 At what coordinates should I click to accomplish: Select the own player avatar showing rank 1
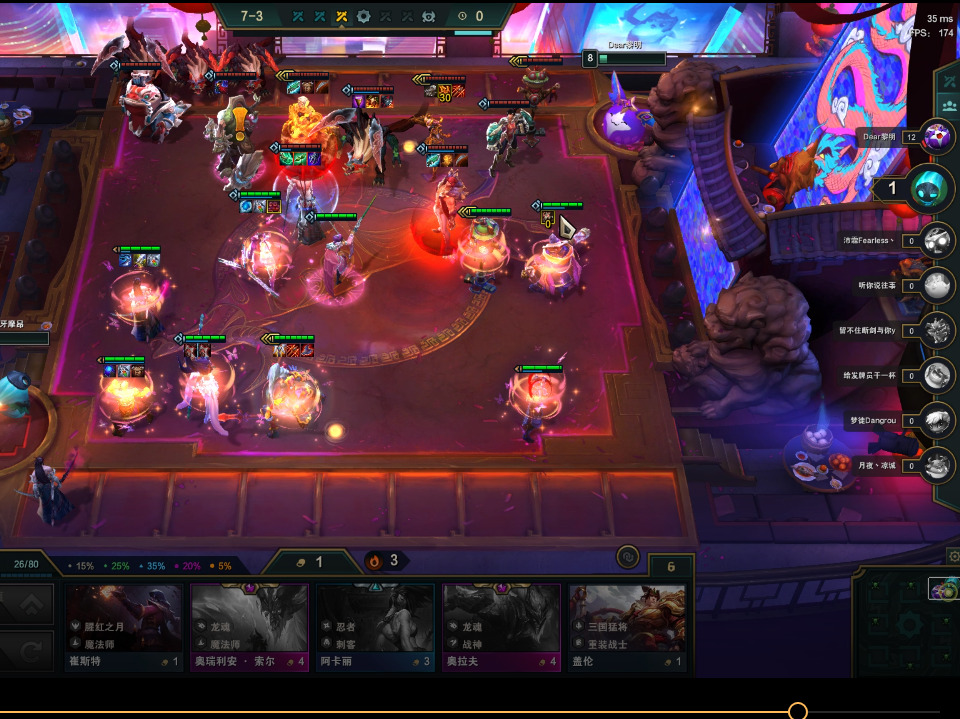point(930,189)
